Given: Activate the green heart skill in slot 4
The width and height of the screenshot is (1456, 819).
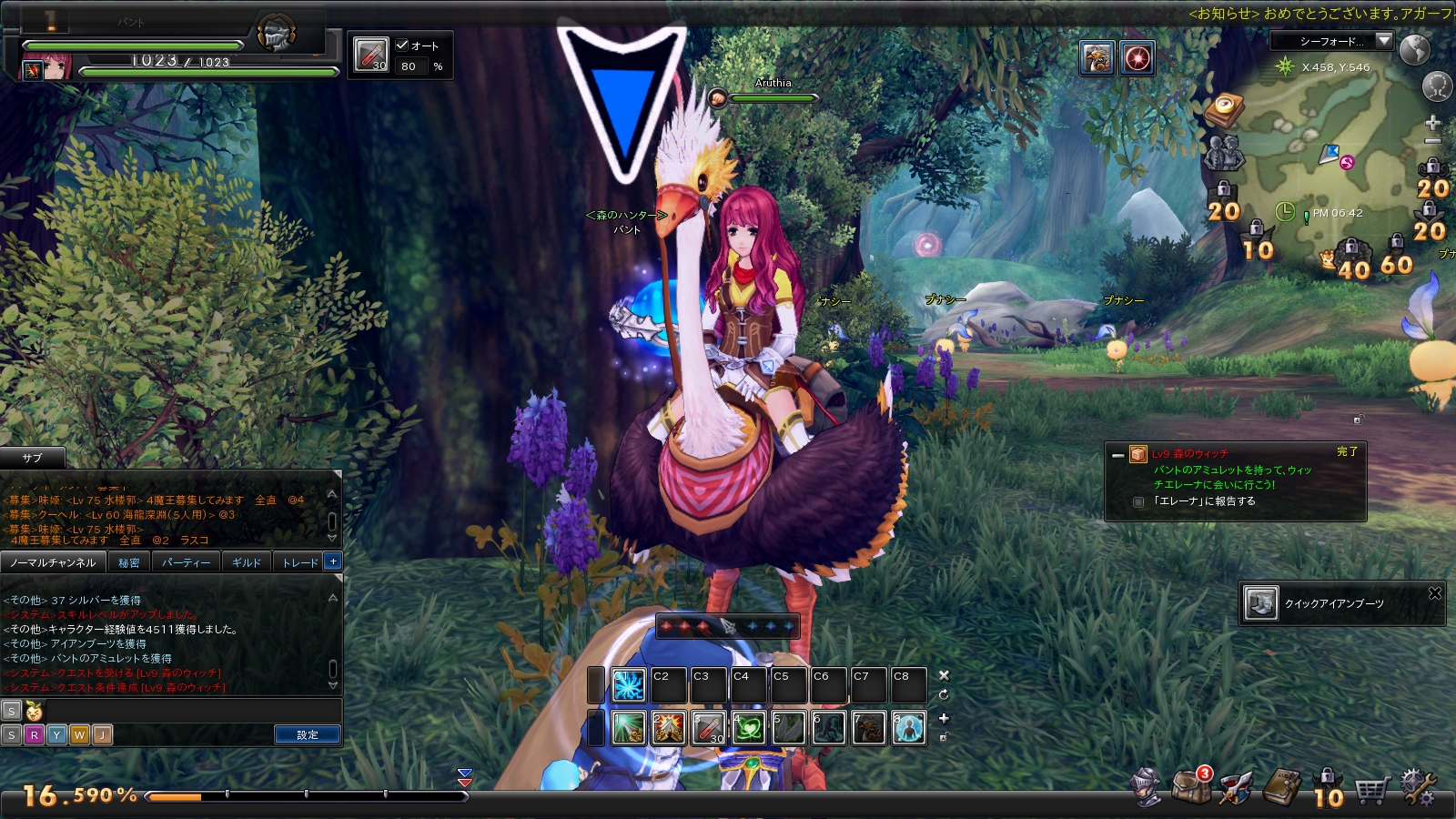Looking at the screenshot, I should pos(748,728).
